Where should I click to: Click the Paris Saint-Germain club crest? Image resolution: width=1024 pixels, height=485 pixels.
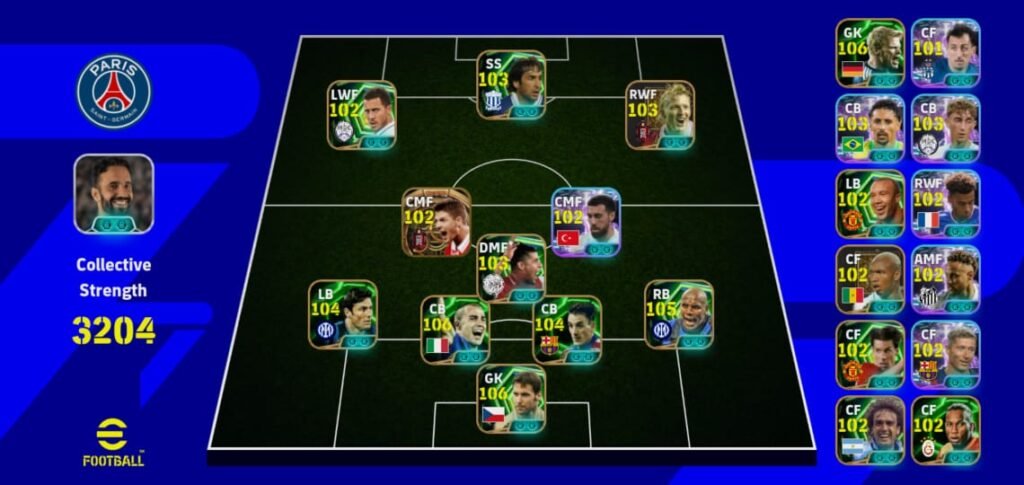pos(113,91)
